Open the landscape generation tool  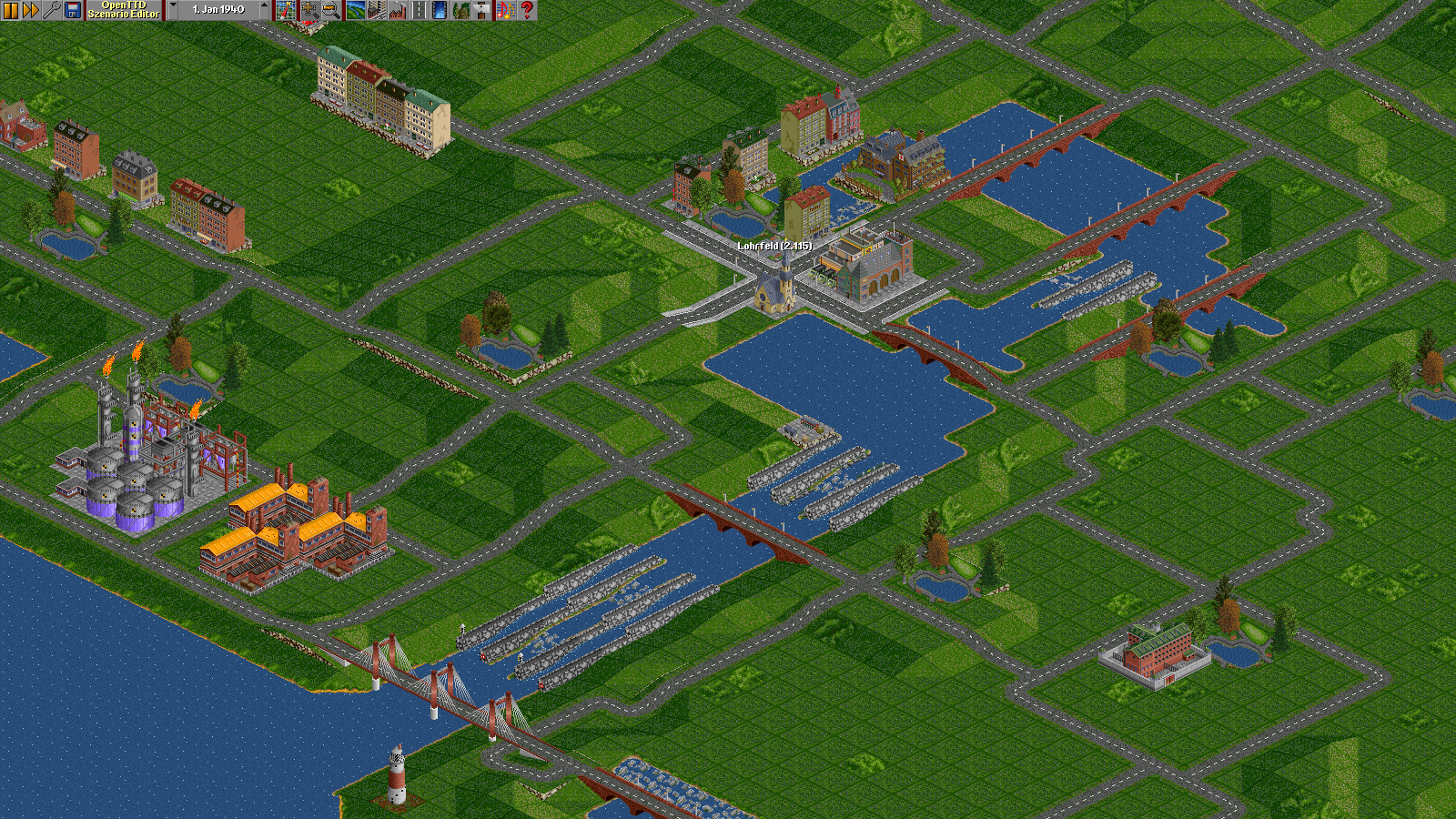tap(355, 10)
